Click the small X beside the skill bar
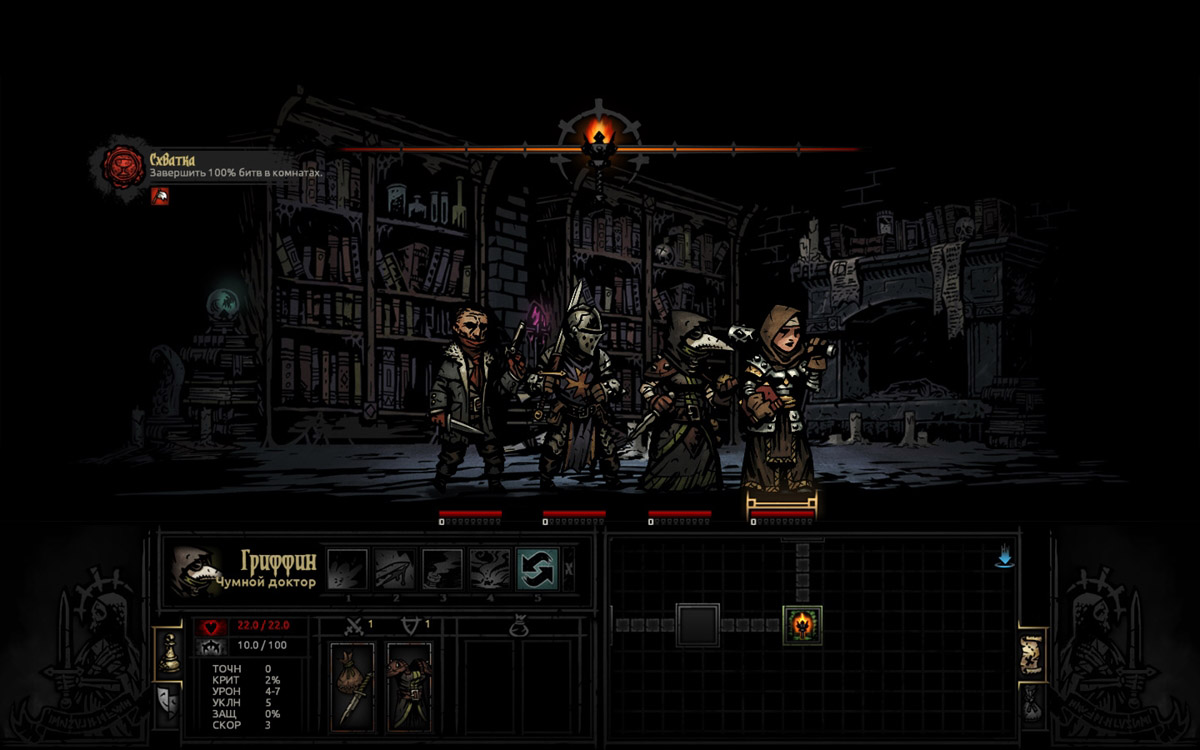Image resolution: width=1200 pixels, height=750 pixels. pos(568,568)
